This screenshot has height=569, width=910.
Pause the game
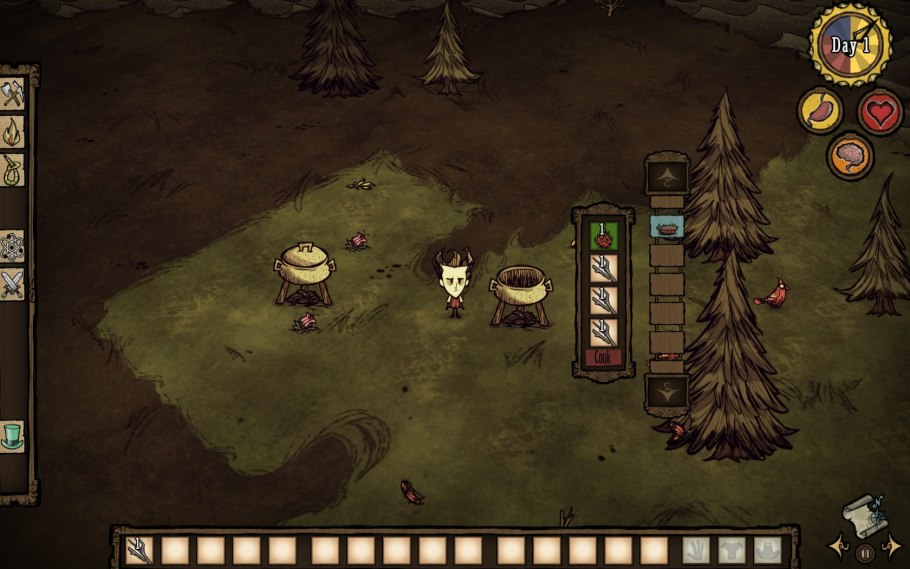(x=865, y=551)
